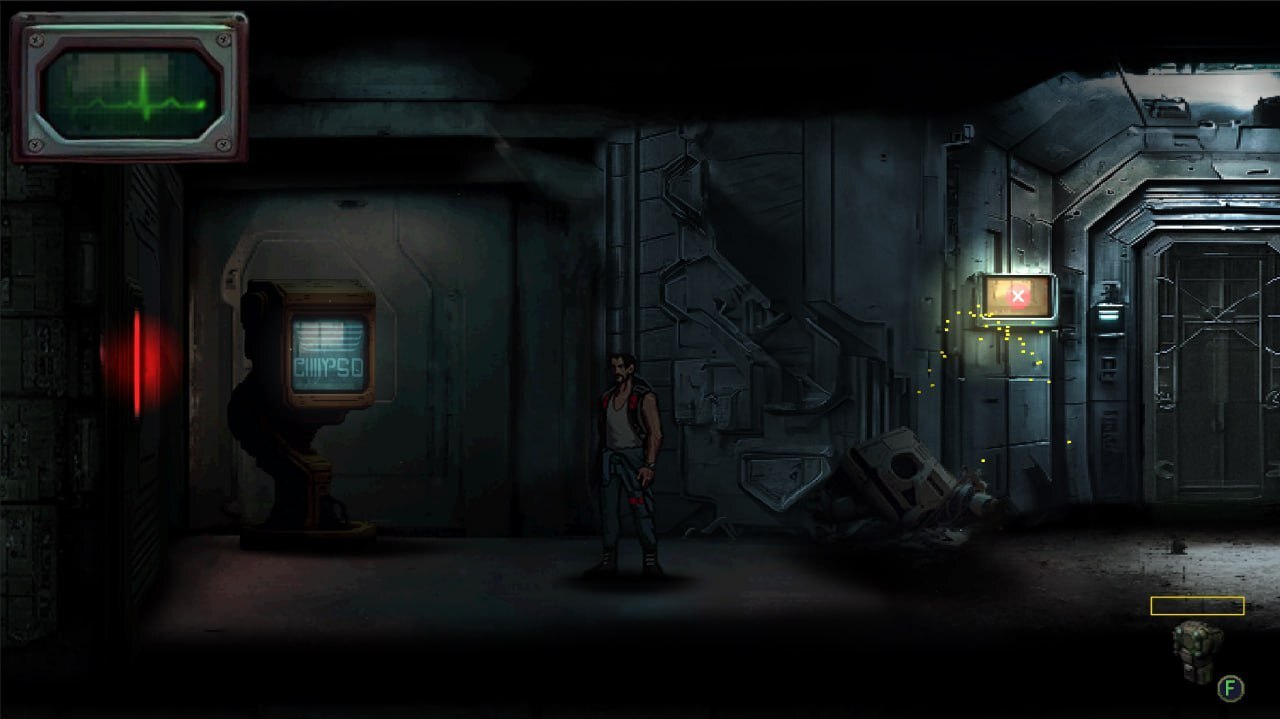Select the armored gauntlet item icon
The width and height of the screenshot is (1280, 719).
(x=1196, y=648)
